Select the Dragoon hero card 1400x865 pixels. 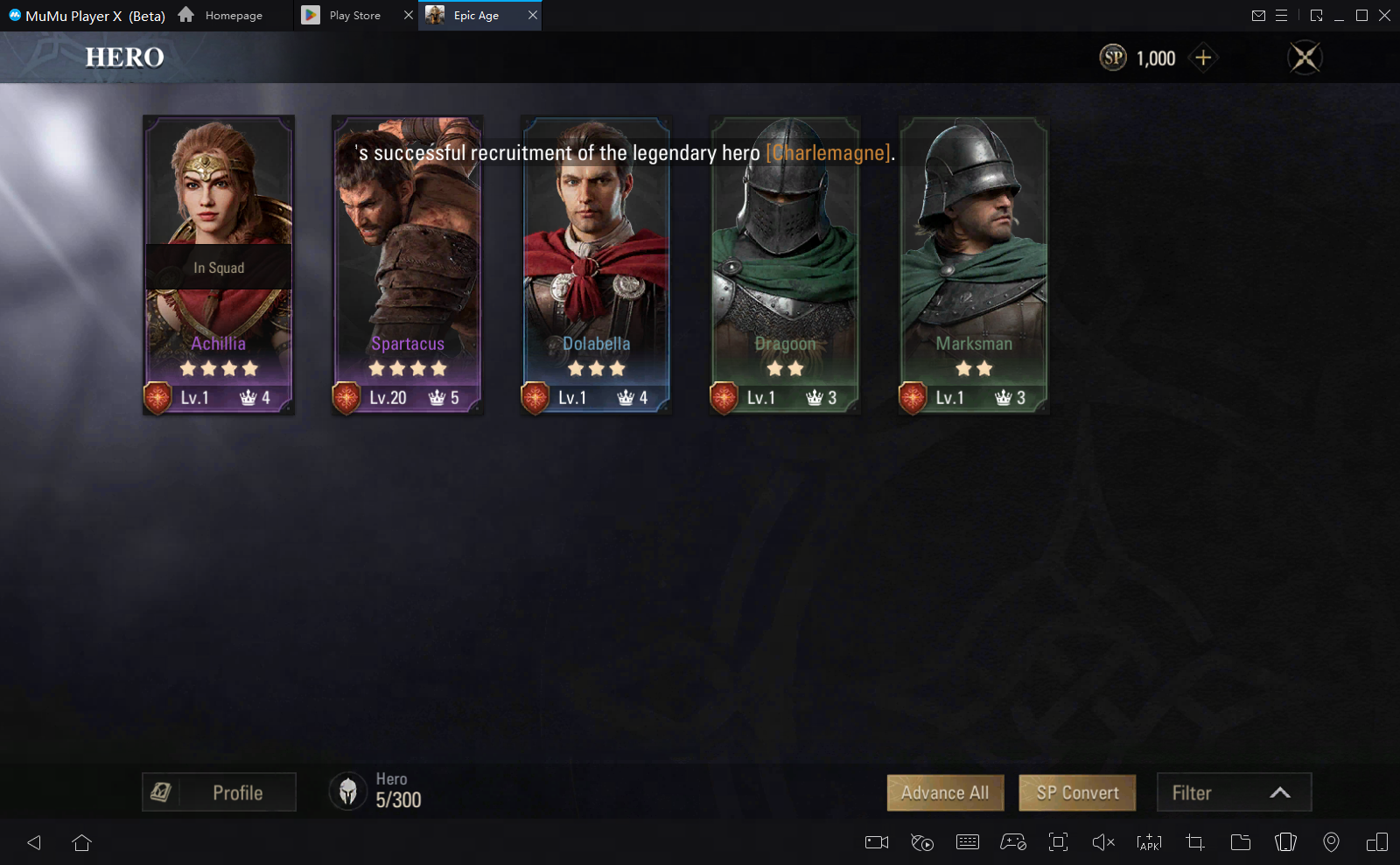(x=785, y=264)
